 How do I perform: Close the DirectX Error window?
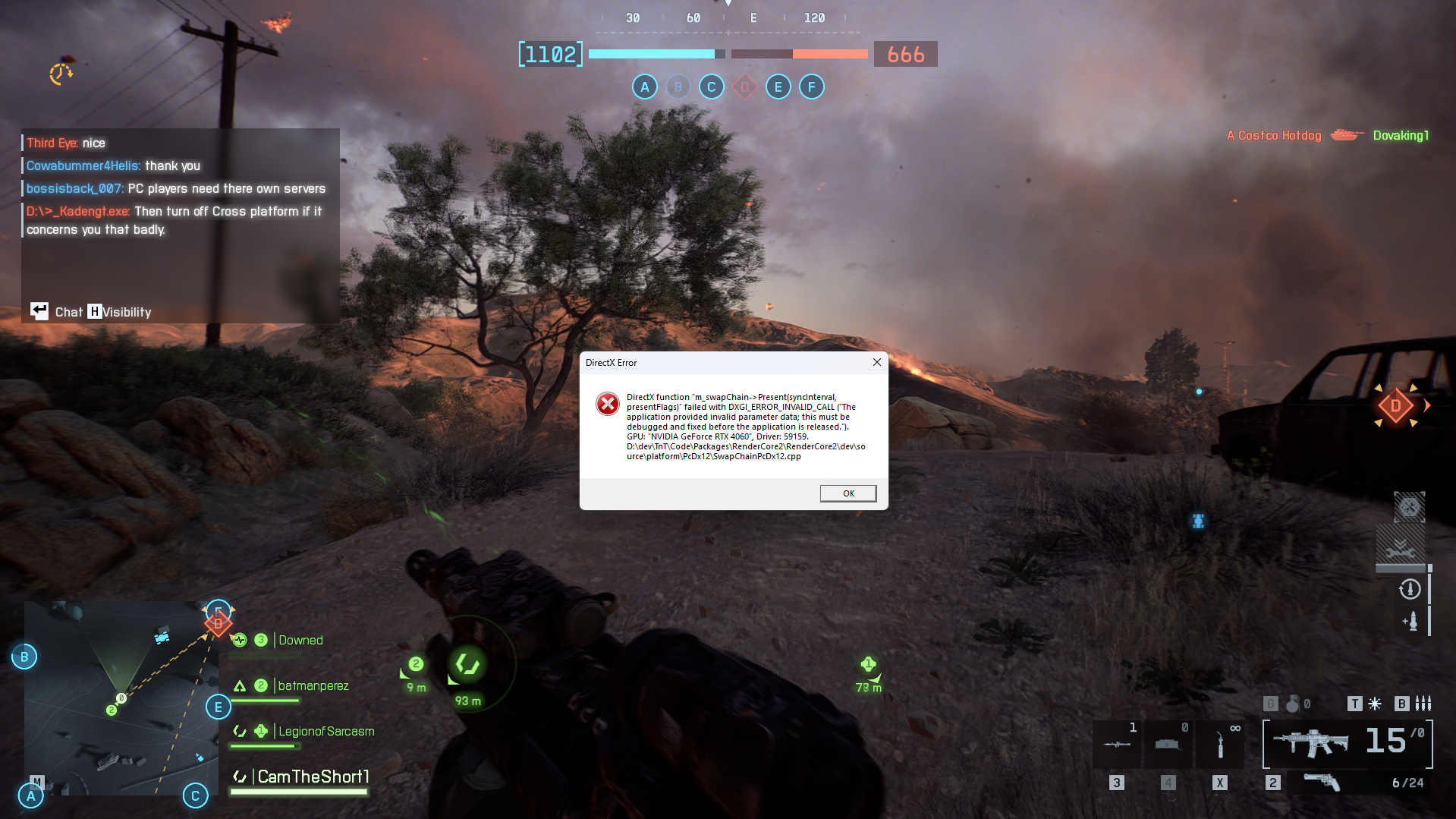[876, 362]
